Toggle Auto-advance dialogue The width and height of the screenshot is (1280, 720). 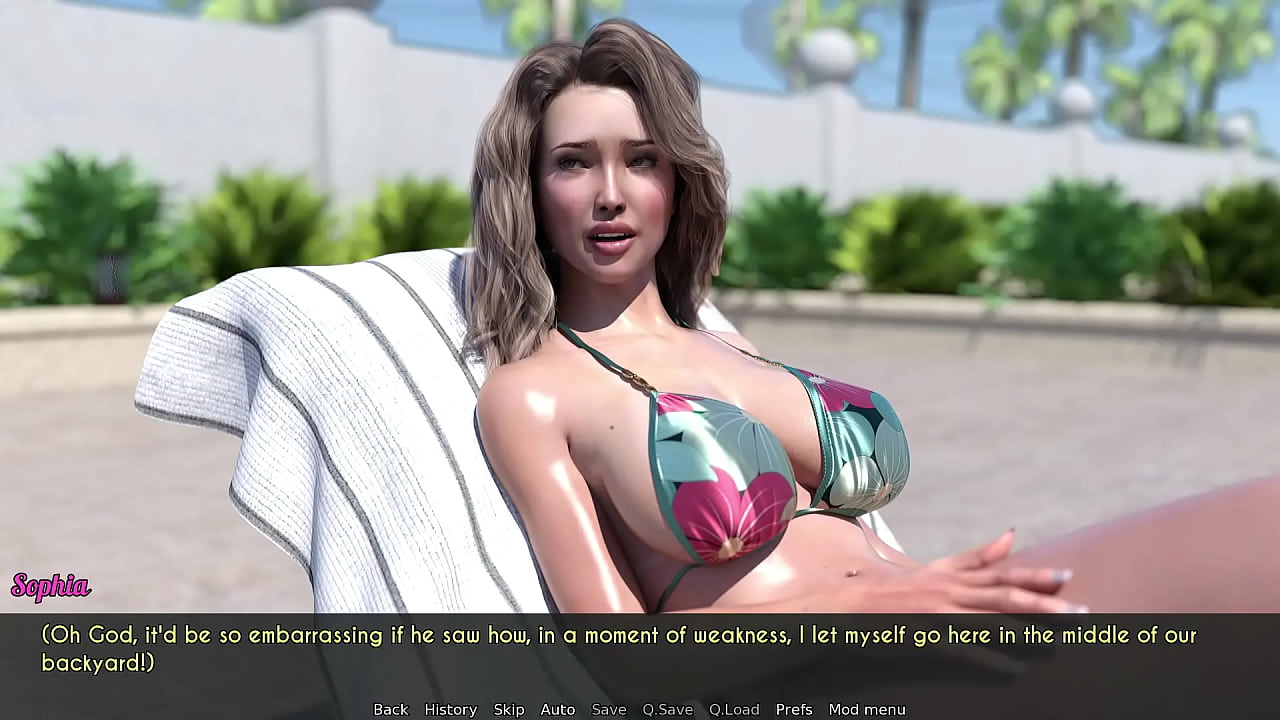557,709
